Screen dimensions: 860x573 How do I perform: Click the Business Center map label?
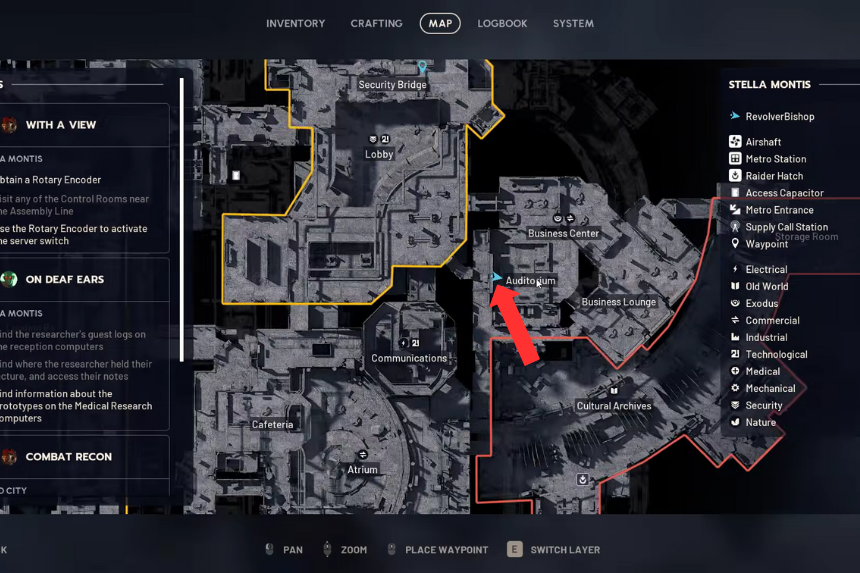(563, 233)
